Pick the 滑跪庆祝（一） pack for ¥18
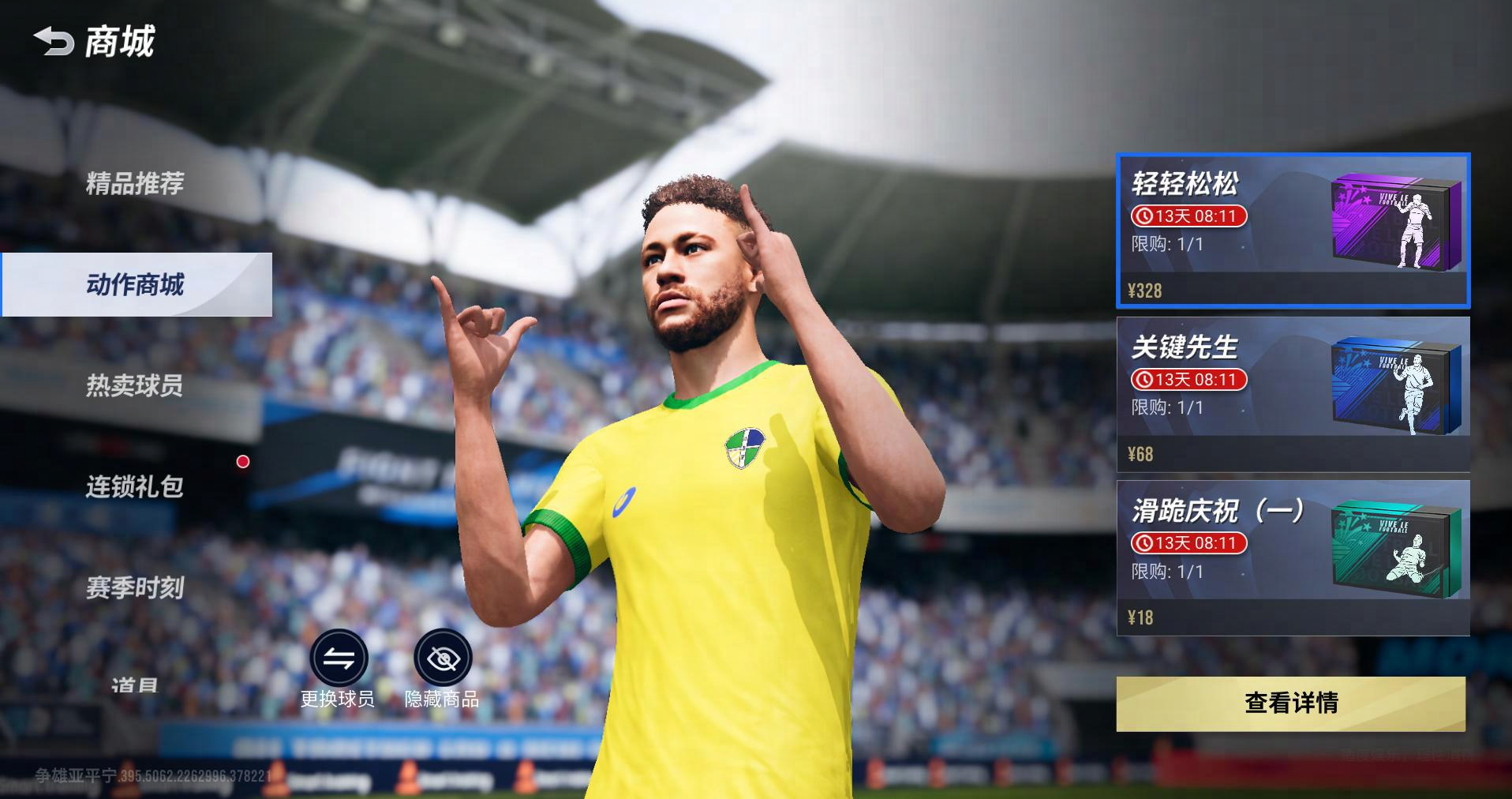Viewport: 1512px width, 799px height. [x=1292, y=557]
